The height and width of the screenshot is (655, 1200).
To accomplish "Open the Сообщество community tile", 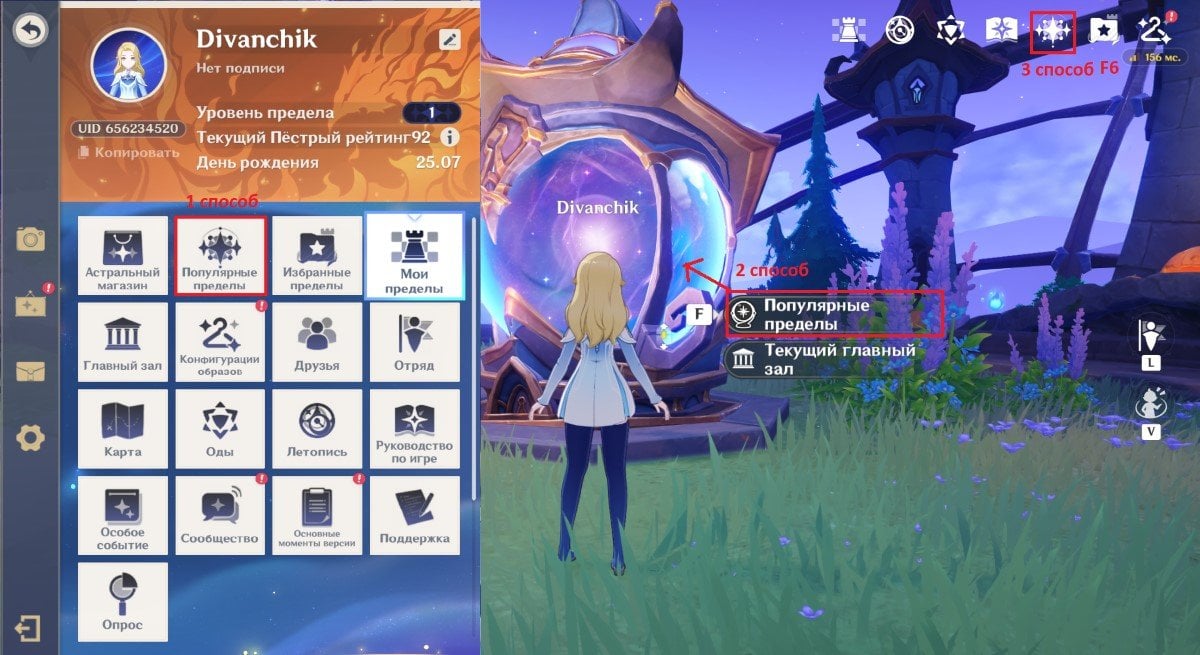I will (220, 515).
